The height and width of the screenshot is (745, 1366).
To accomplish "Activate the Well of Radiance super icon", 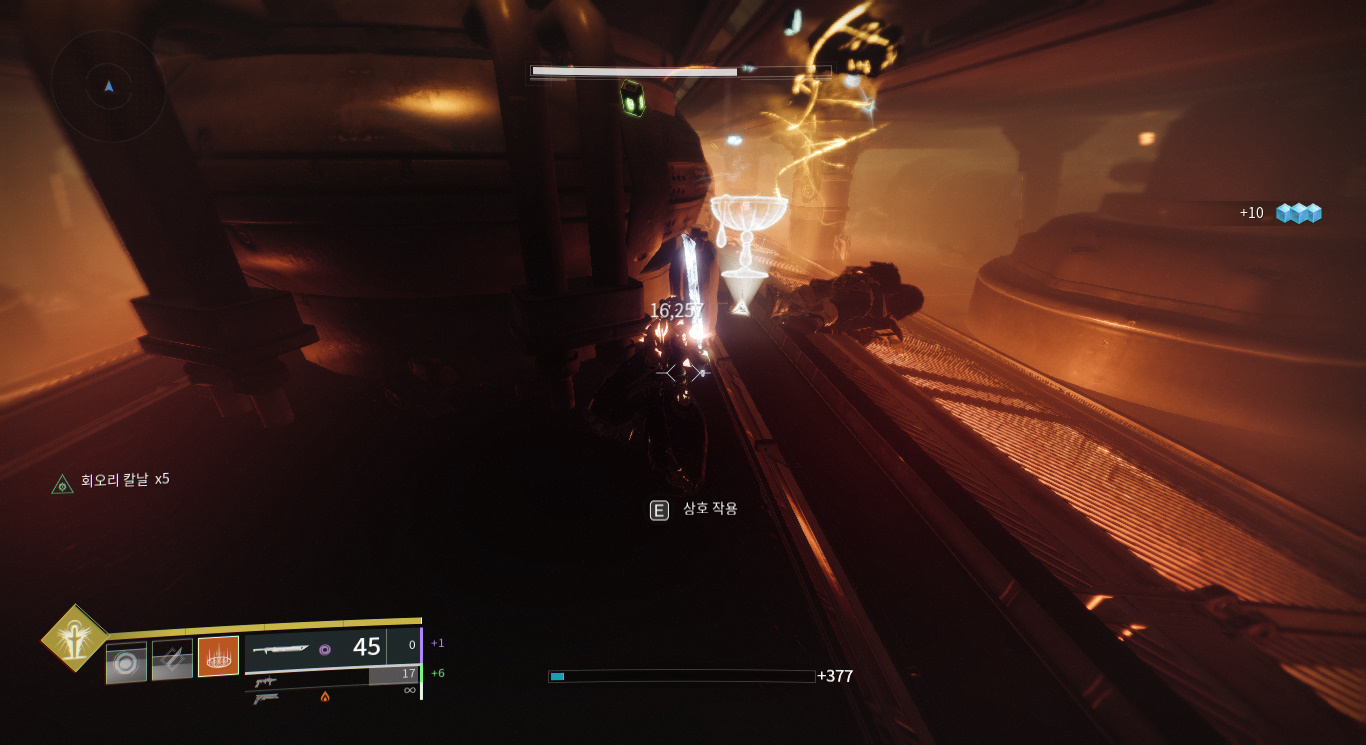I will (75, 638).
